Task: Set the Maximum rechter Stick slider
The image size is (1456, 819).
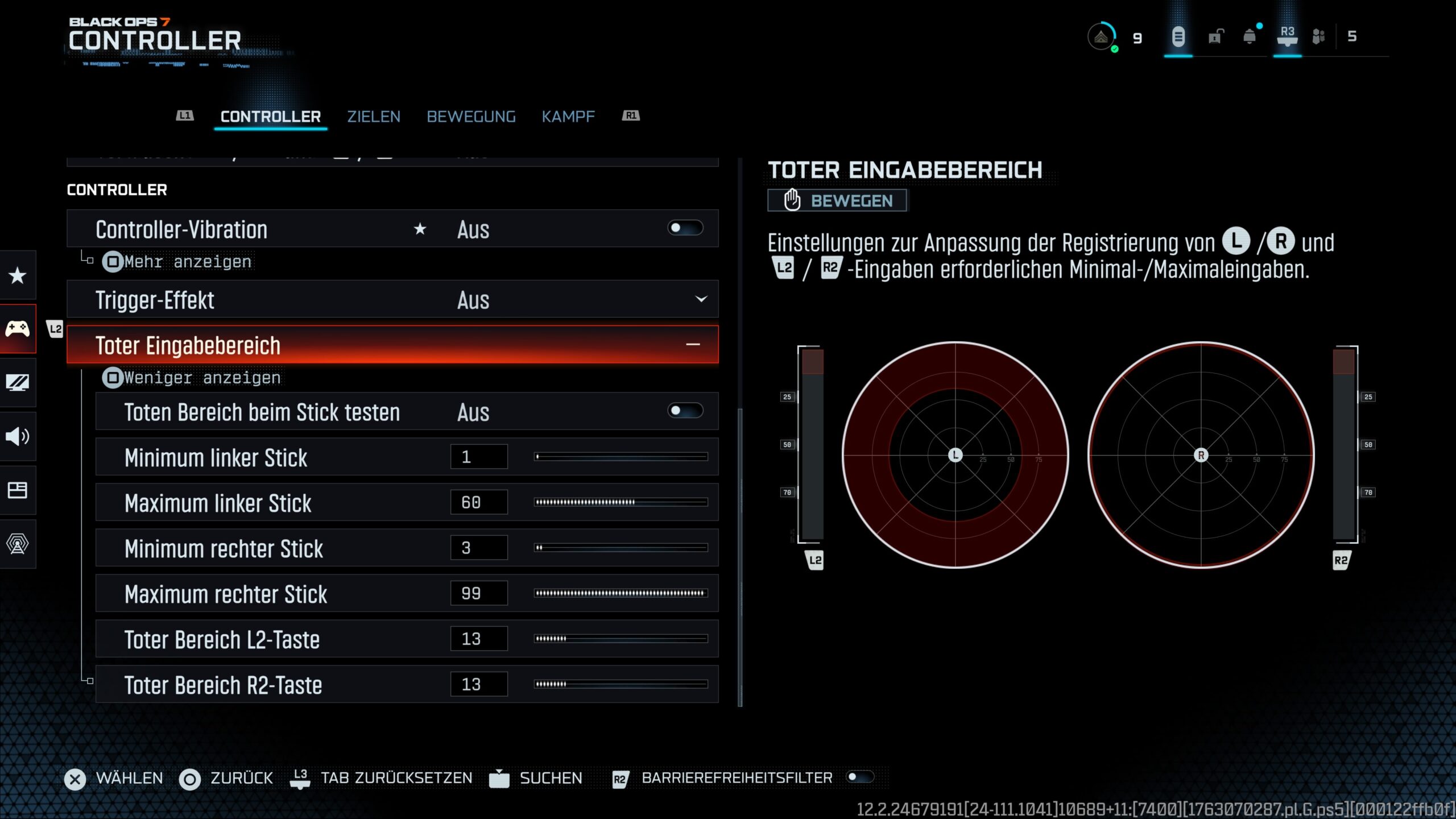Action: [x=621, y=593]
